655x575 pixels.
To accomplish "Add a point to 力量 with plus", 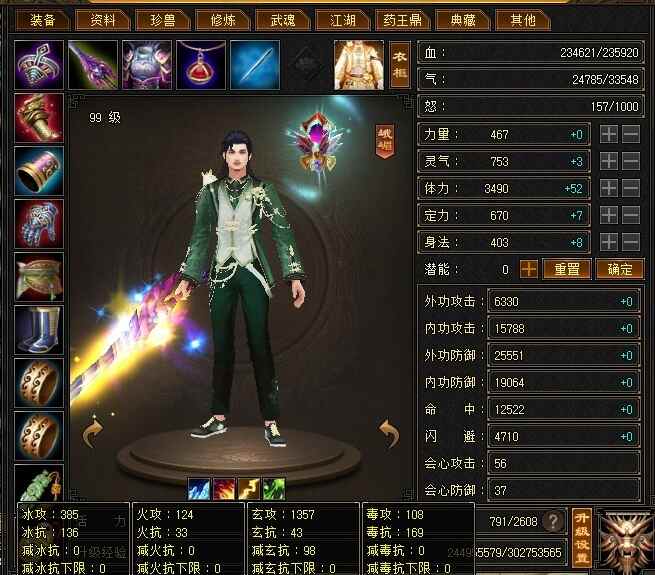I will (609, 134).
